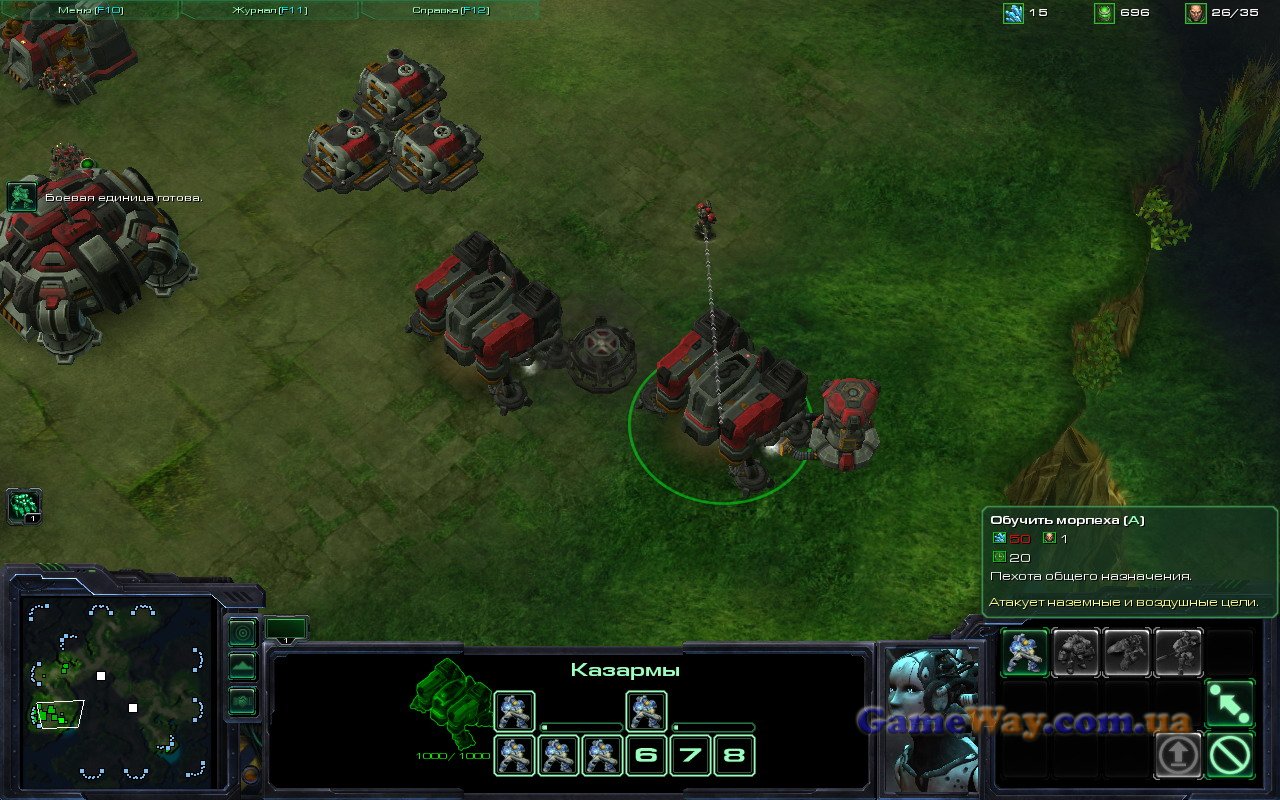Select control group 1 tab
Screen dimensions: 1280x800
286,629
